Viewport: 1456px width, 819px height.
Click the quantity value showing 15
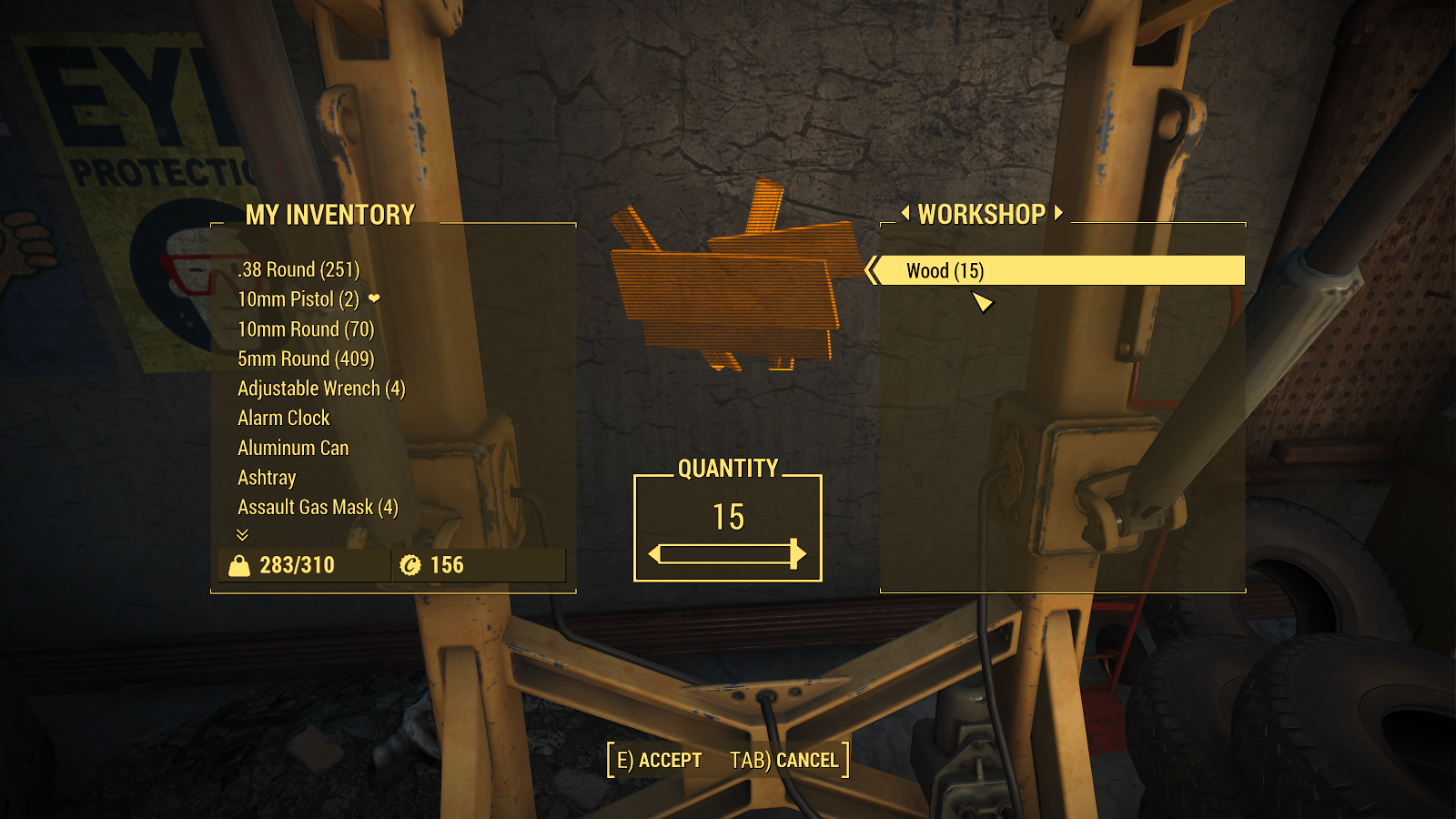(x=730, y=517)
